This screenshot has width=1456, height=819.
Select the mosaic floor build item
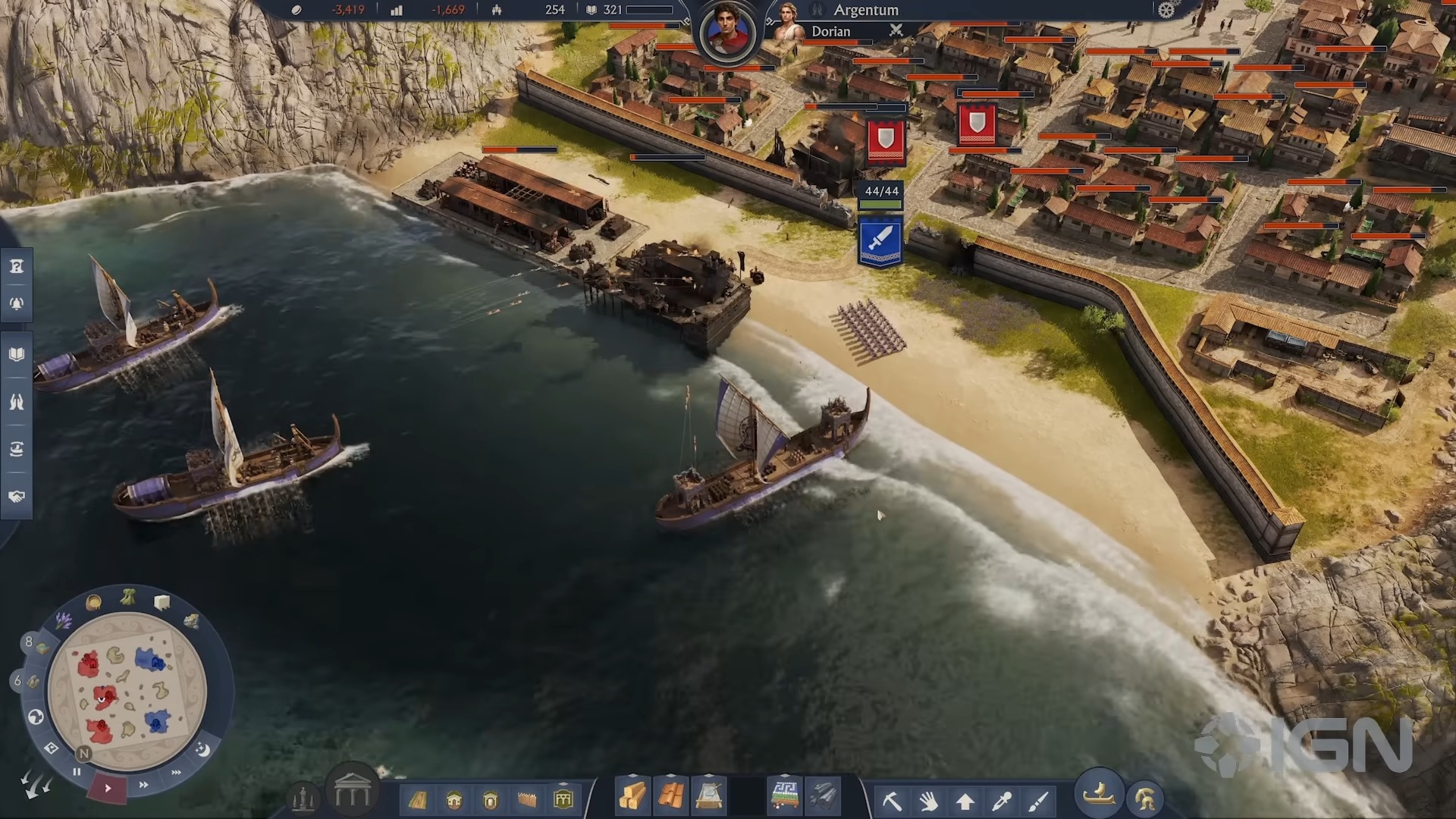pos(784,796)
